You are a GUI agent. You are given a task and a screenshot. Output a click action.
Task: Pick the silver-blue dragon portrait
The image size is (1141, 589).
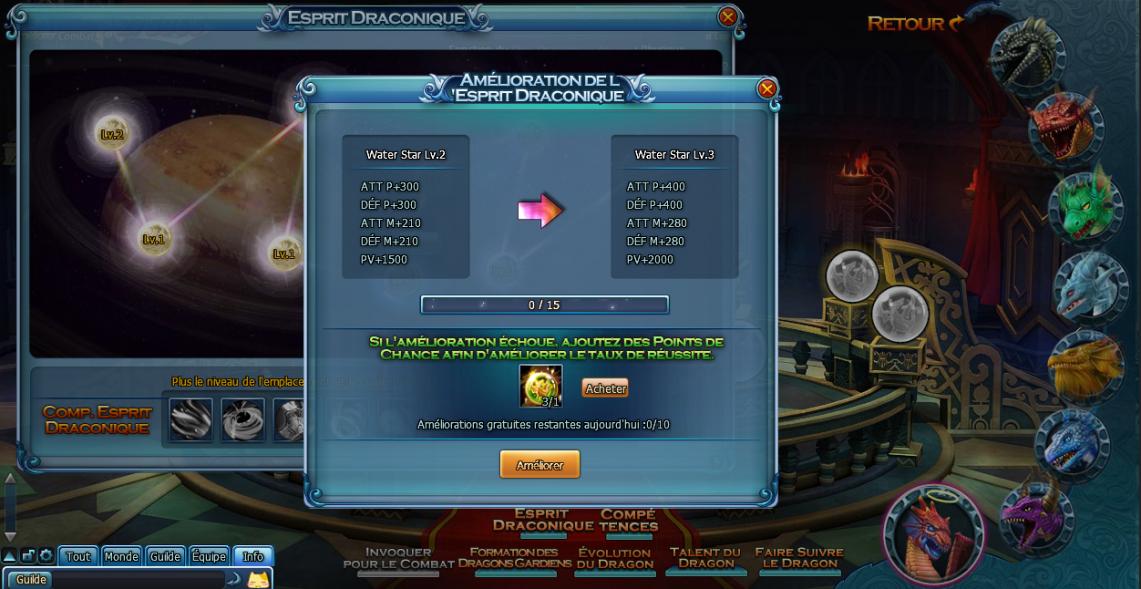point(1089,285)
